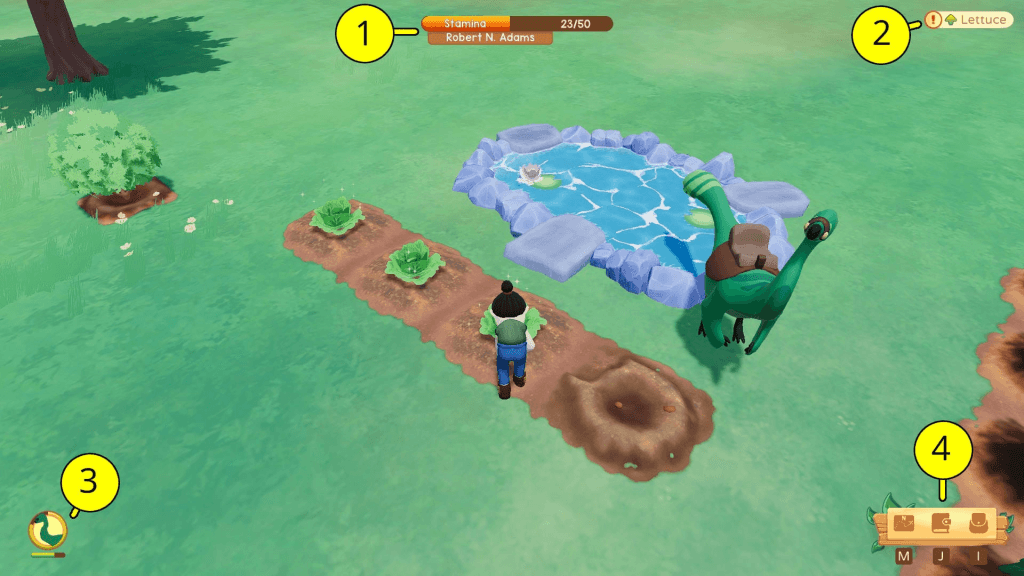Open the inventory bag icon

click(977, 523)
